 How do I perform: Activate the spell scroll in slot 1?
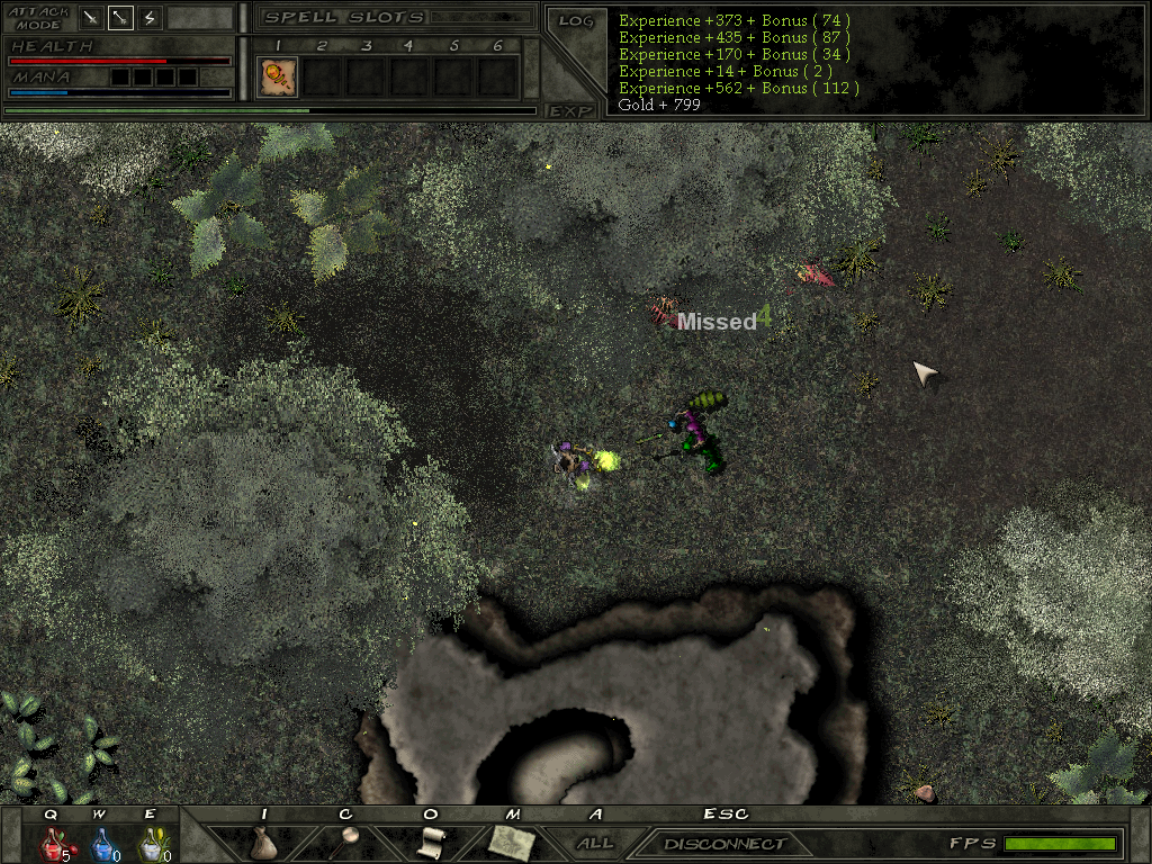coord(278,77)
